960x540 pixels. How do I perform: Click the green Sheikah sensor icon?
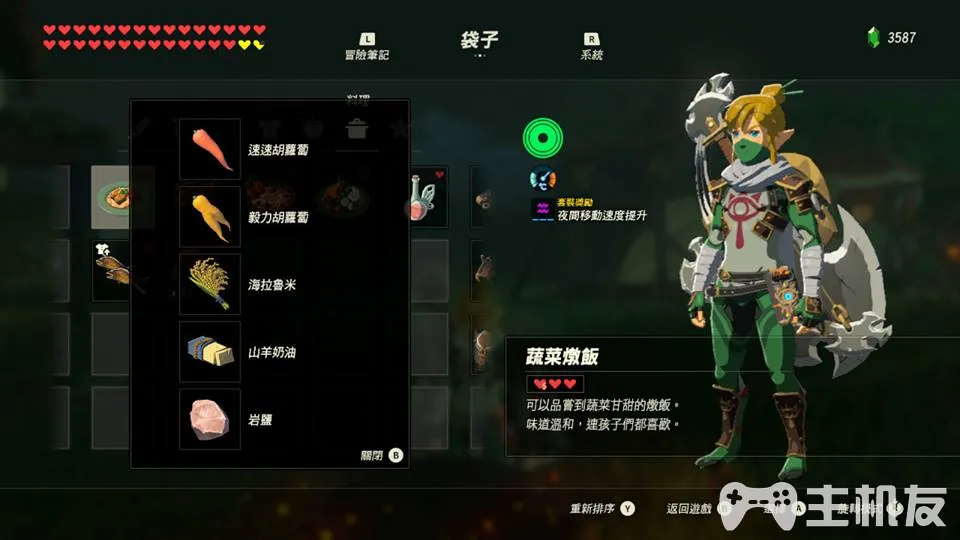click(x=542, y=138)
